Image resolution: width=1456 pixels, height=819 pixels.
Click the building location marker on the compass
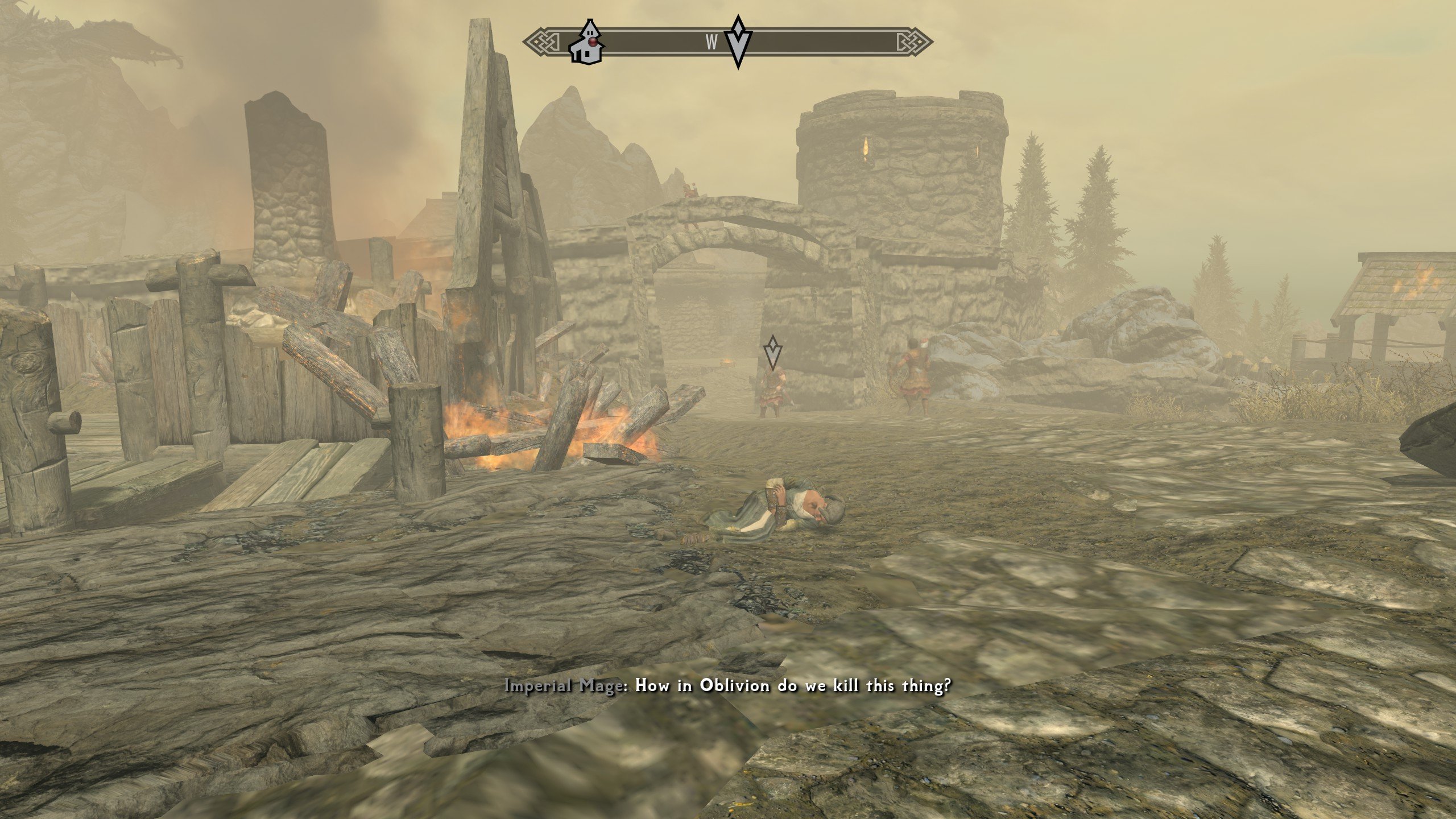[585, 43]
